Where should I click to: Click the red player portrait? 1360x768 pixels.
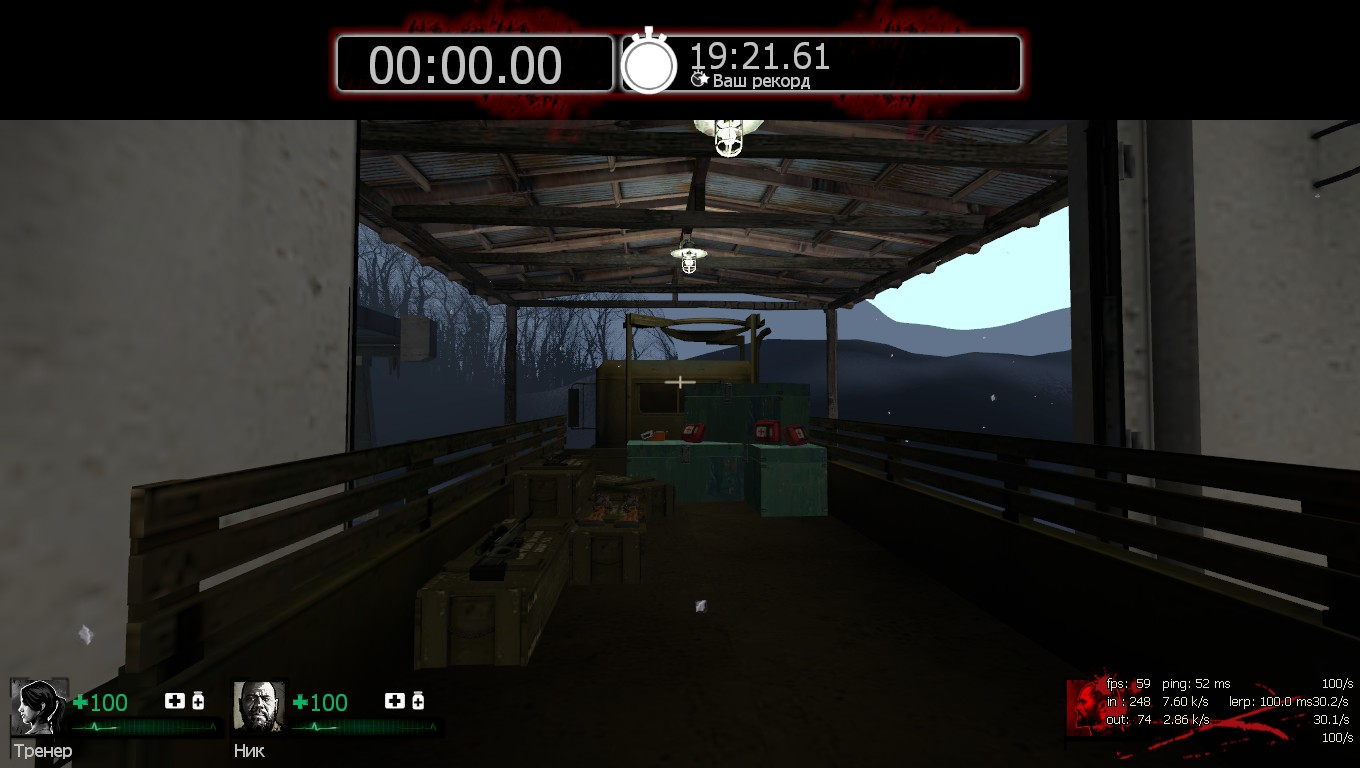click(1084, 706)
